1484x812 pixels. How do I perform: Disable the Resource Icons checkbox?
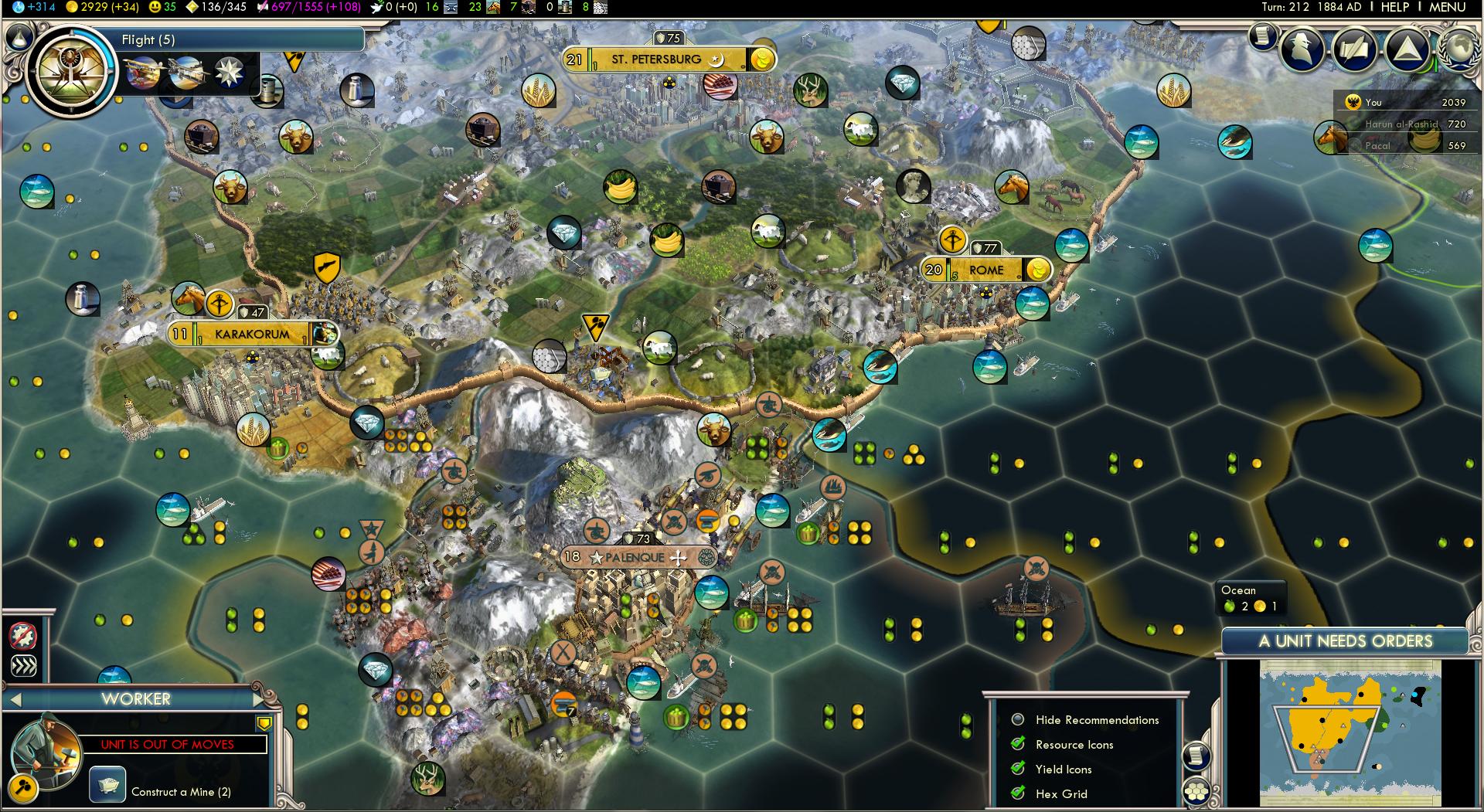pos(1019,745)
